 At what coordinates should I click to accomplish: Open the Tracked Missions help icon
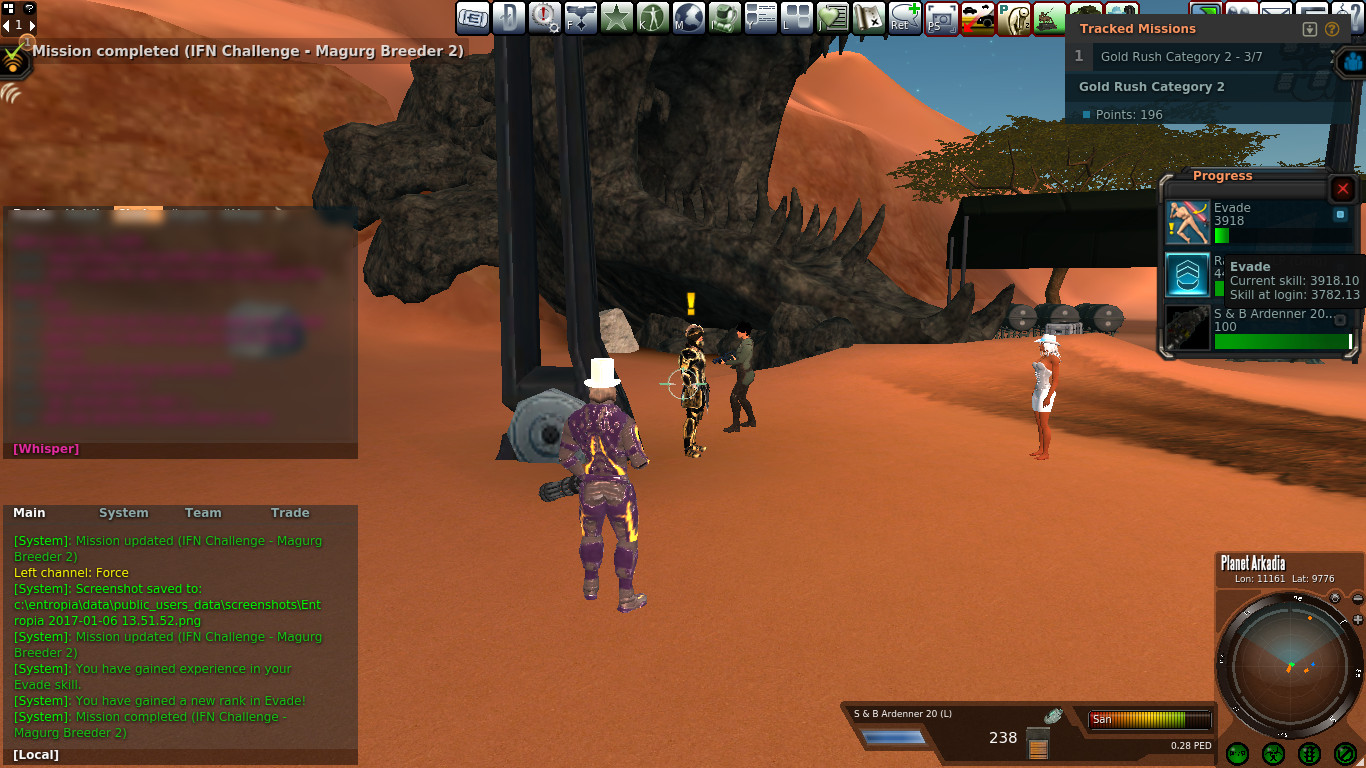[x=1332, y=29]
